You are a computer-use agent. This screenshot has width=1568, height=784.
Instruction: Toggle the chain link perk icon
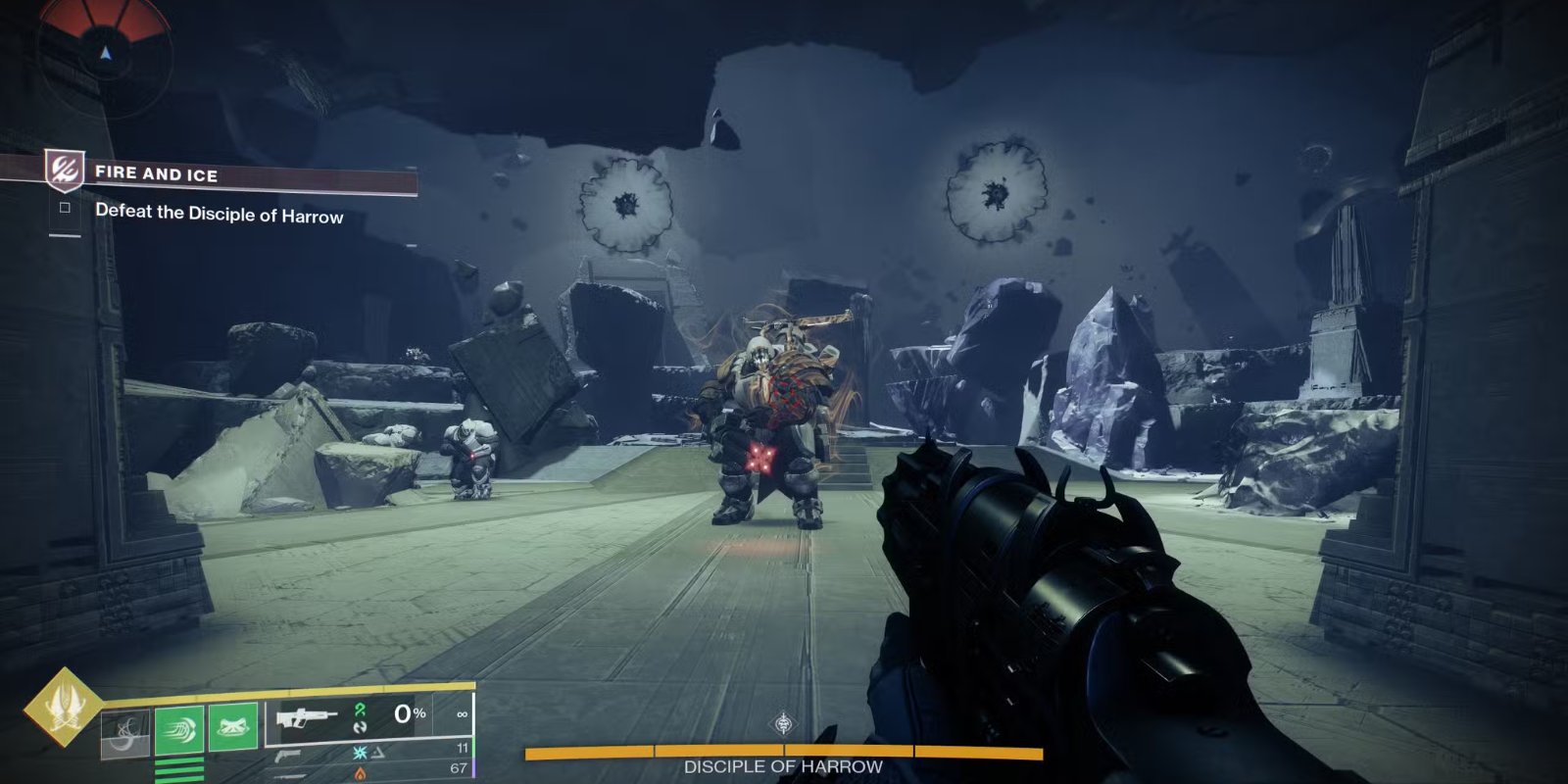pyautogui.click(x=361, y=727)
